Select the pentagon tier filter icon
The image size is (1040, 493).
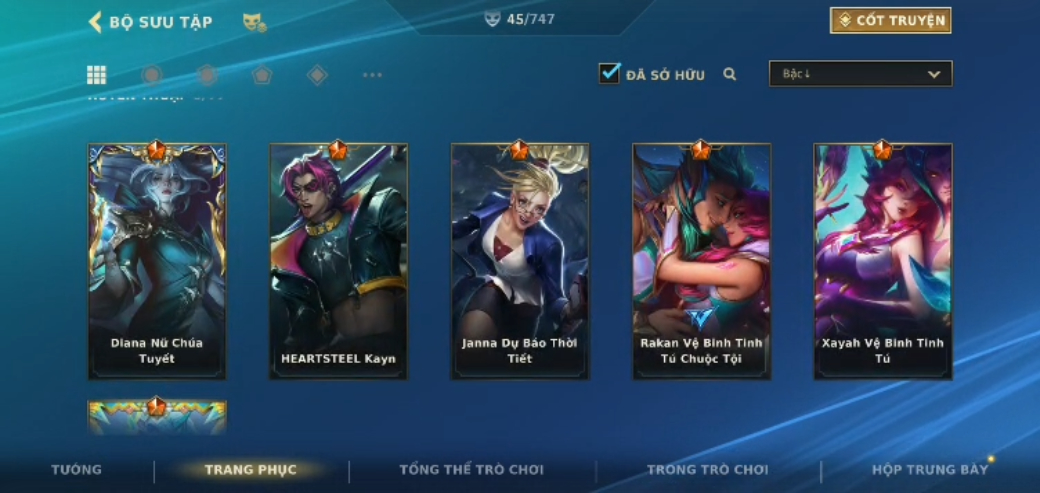(x=262, y=75)
